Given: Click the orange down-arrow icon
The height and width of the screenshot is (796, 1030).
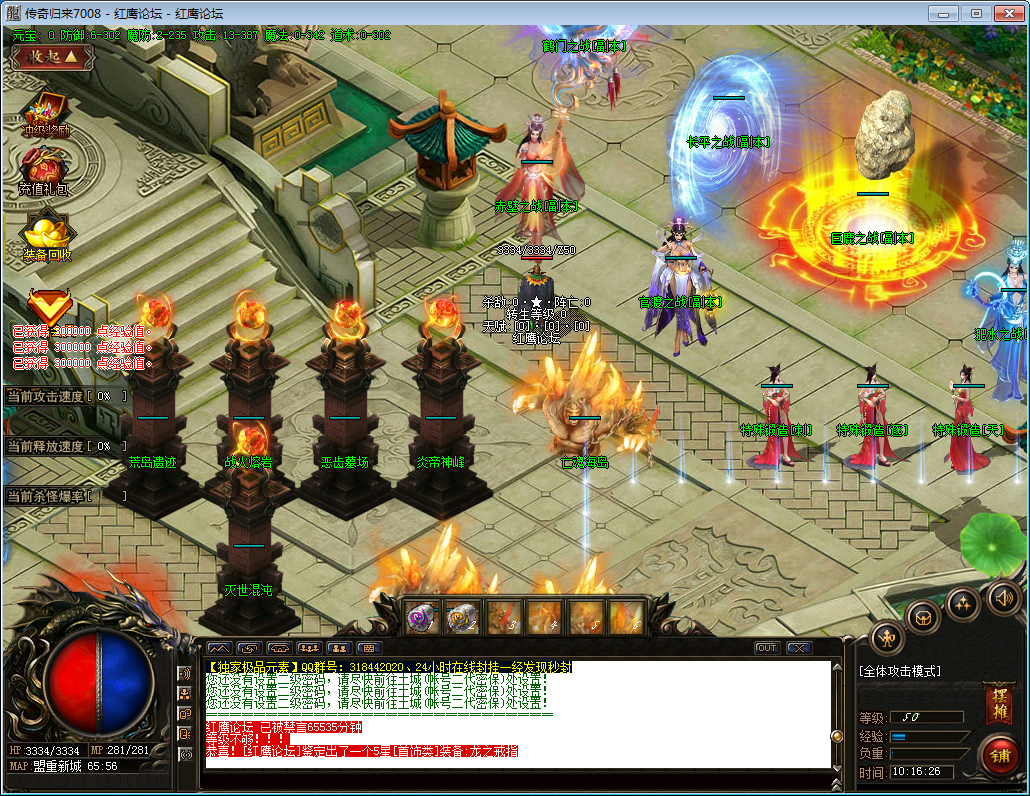Looking at the screenshot, I should click(47, 305).
